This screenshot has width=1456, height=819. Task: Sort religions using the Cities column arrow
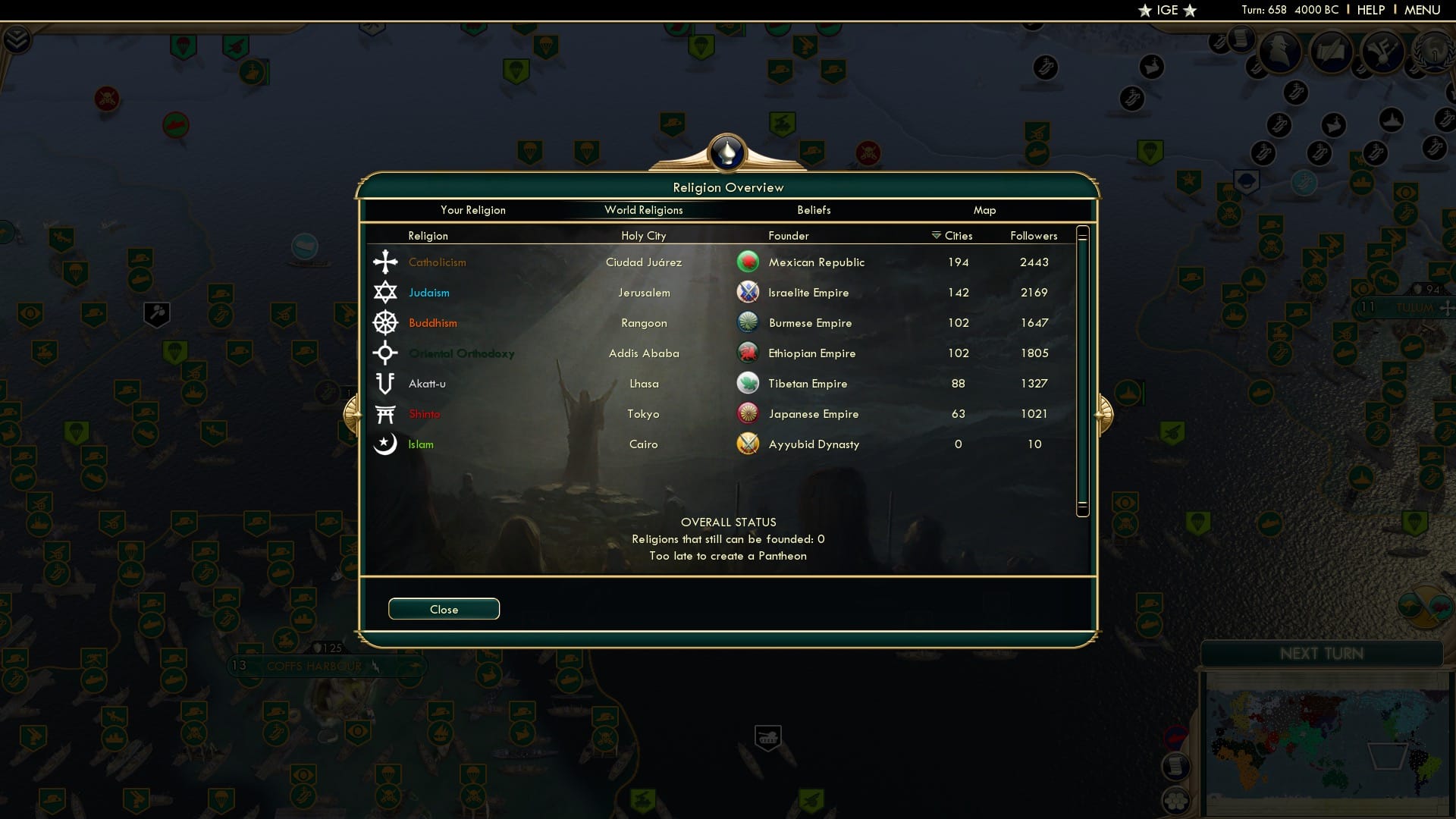pos(934,235)
